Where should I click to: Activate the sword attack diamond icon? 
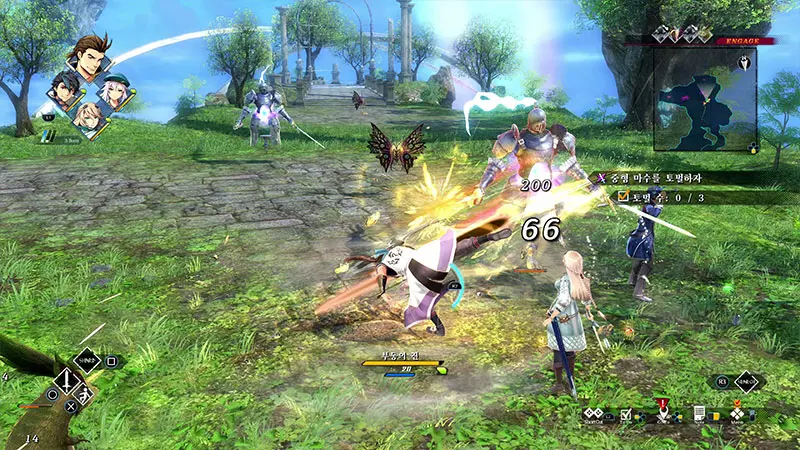[65, 380]
